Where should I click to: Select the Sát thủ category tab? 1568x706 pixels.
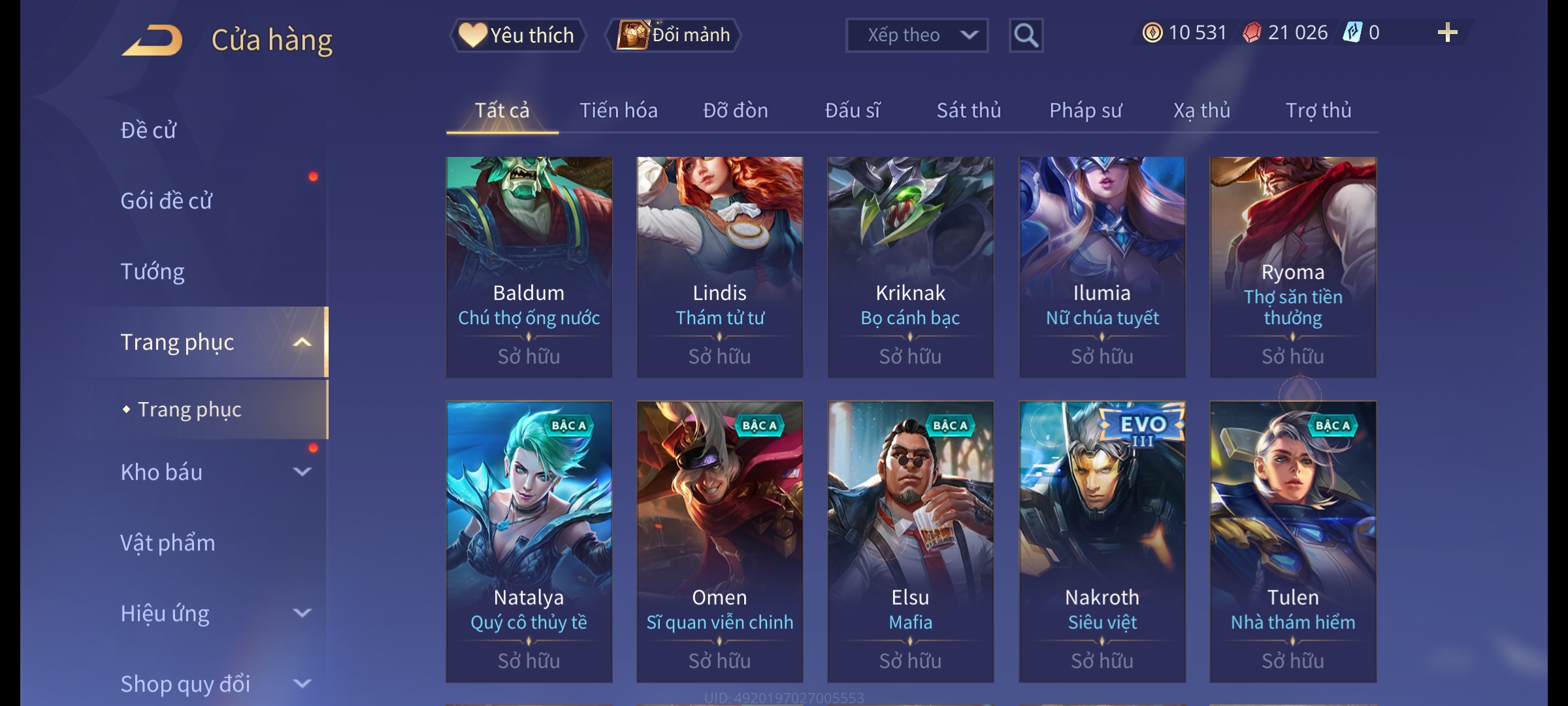click(x=968, y=110)
